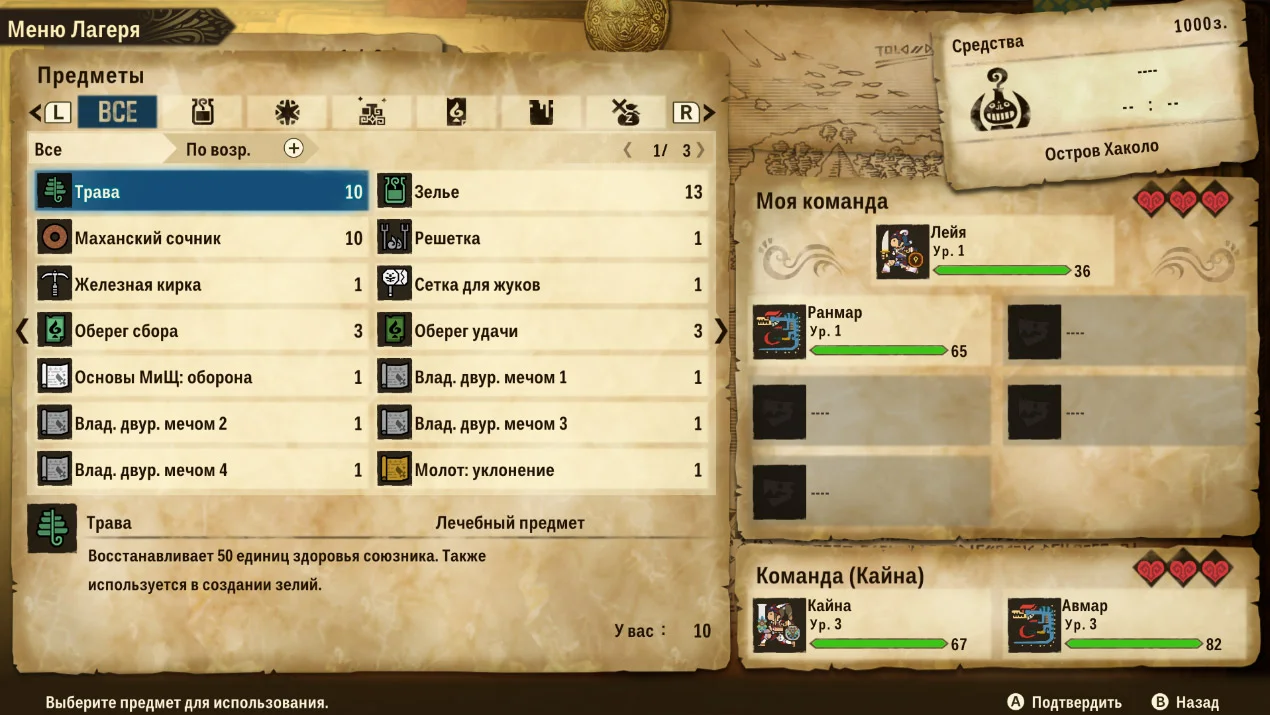
Task: Click the Назад back button
Action: click(1186, 702)
